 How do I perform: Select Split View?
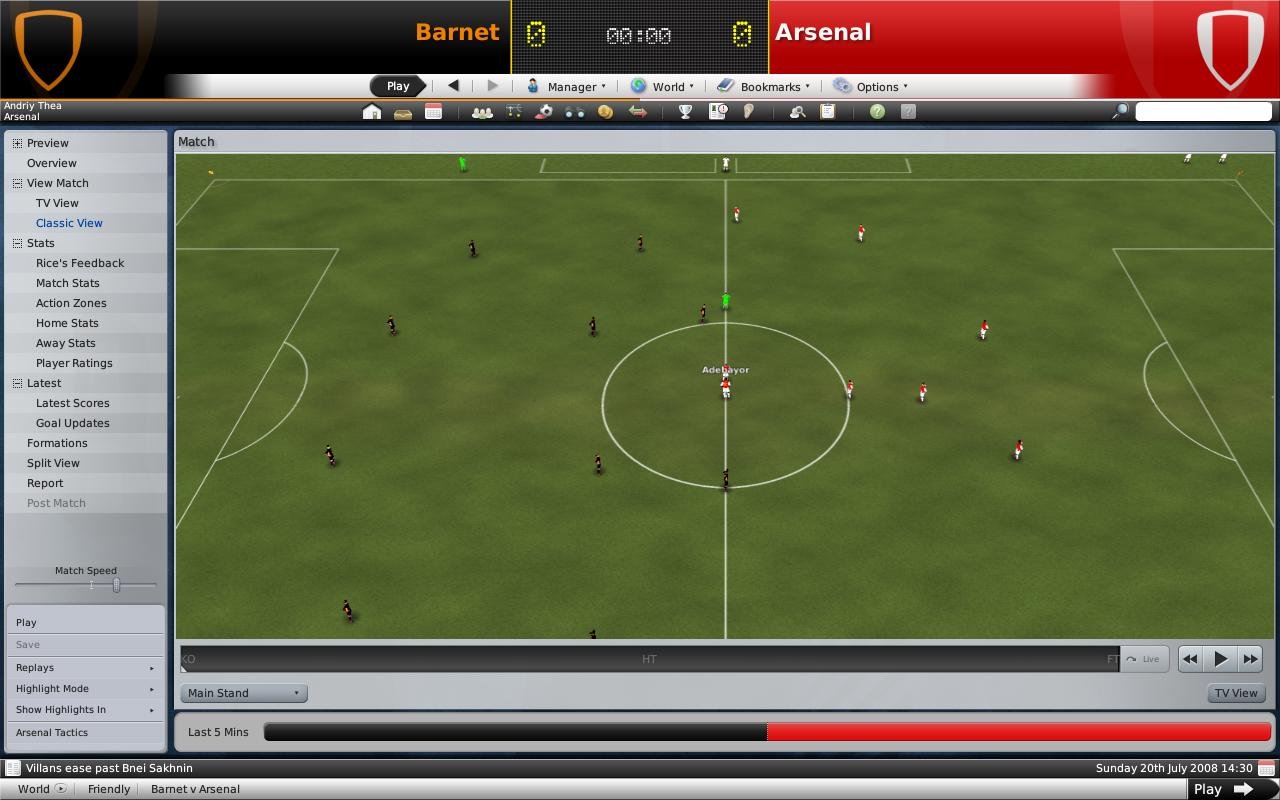pyautogui.click(x=53, y=463)
